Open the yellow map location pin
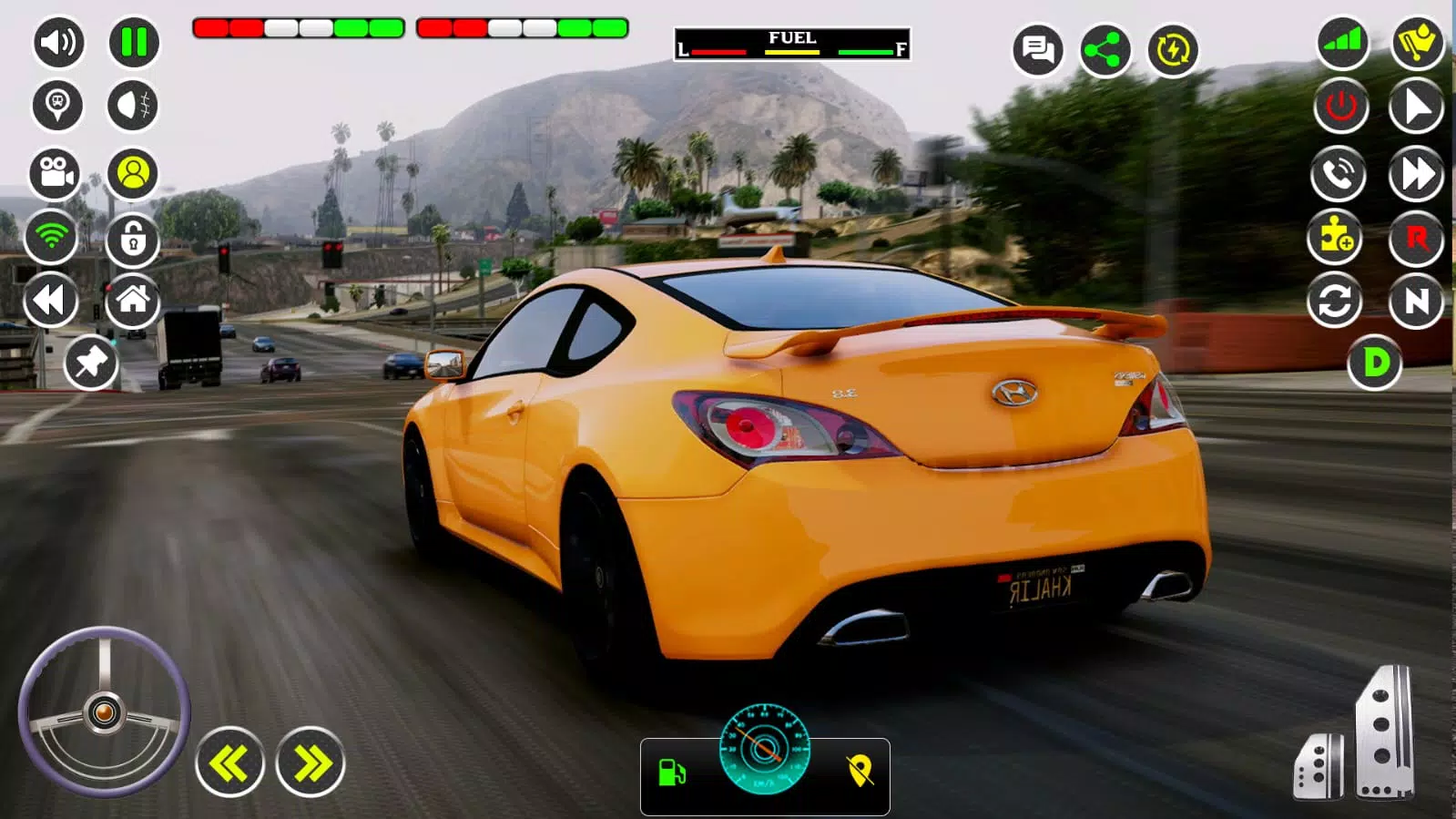 pyautogui.click(x=860, y=771)
